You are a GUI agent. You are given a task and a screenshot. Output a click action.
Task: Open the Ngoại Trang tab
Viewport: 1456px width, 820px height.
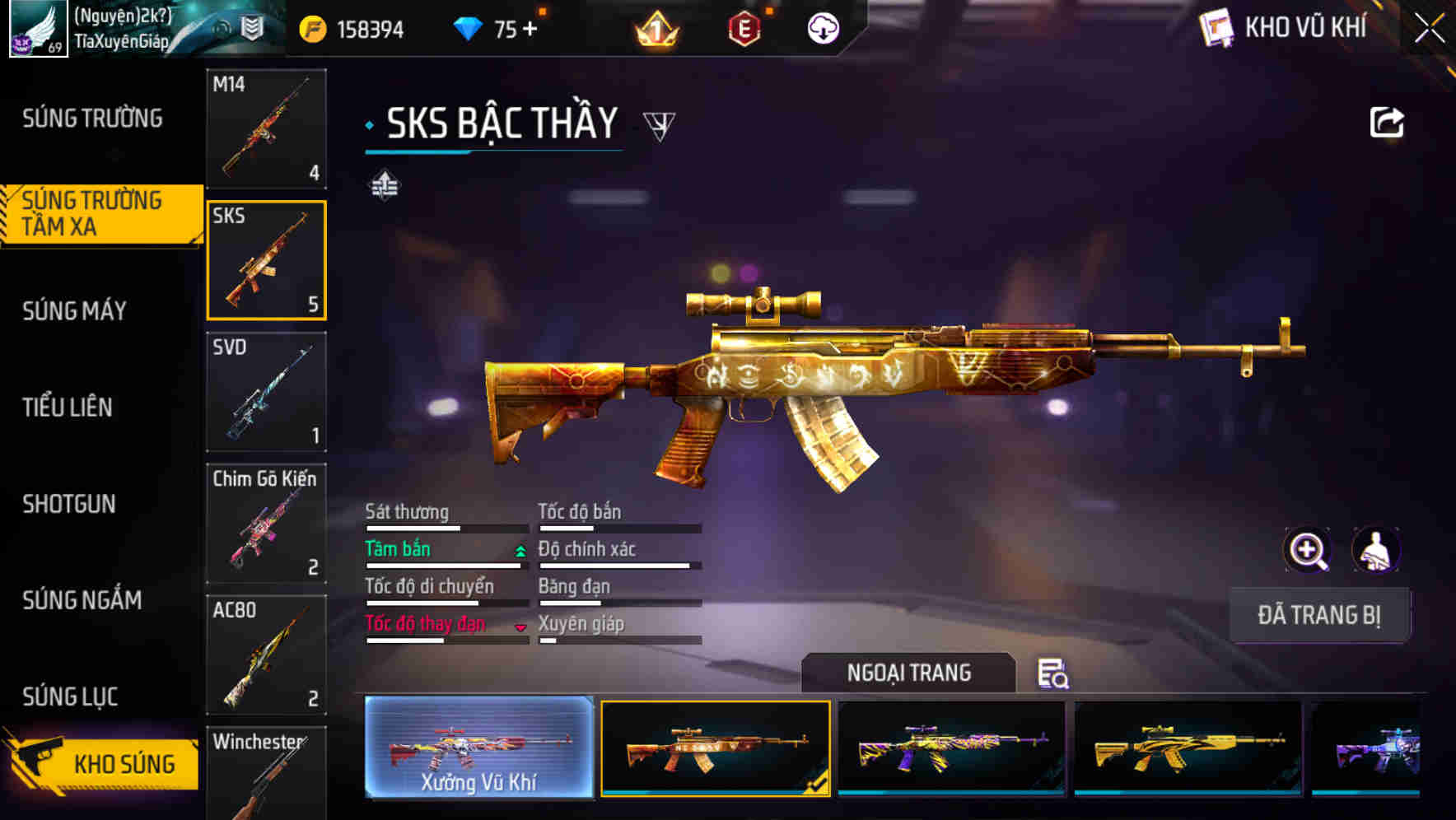click(x=909, y=673)
